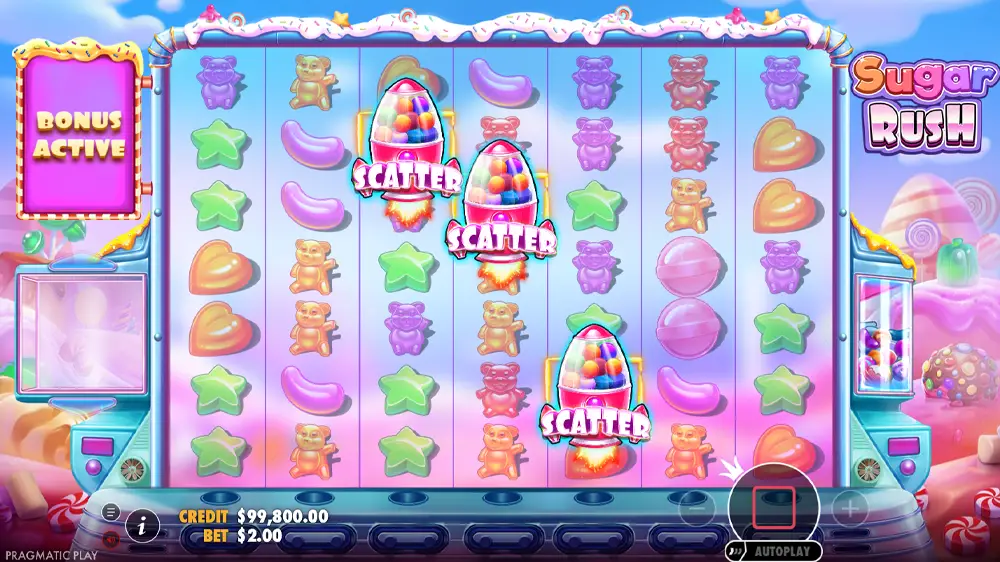
Task: Open the Autoplay settings
Action: pyautogui.click(x=774, y=551)
